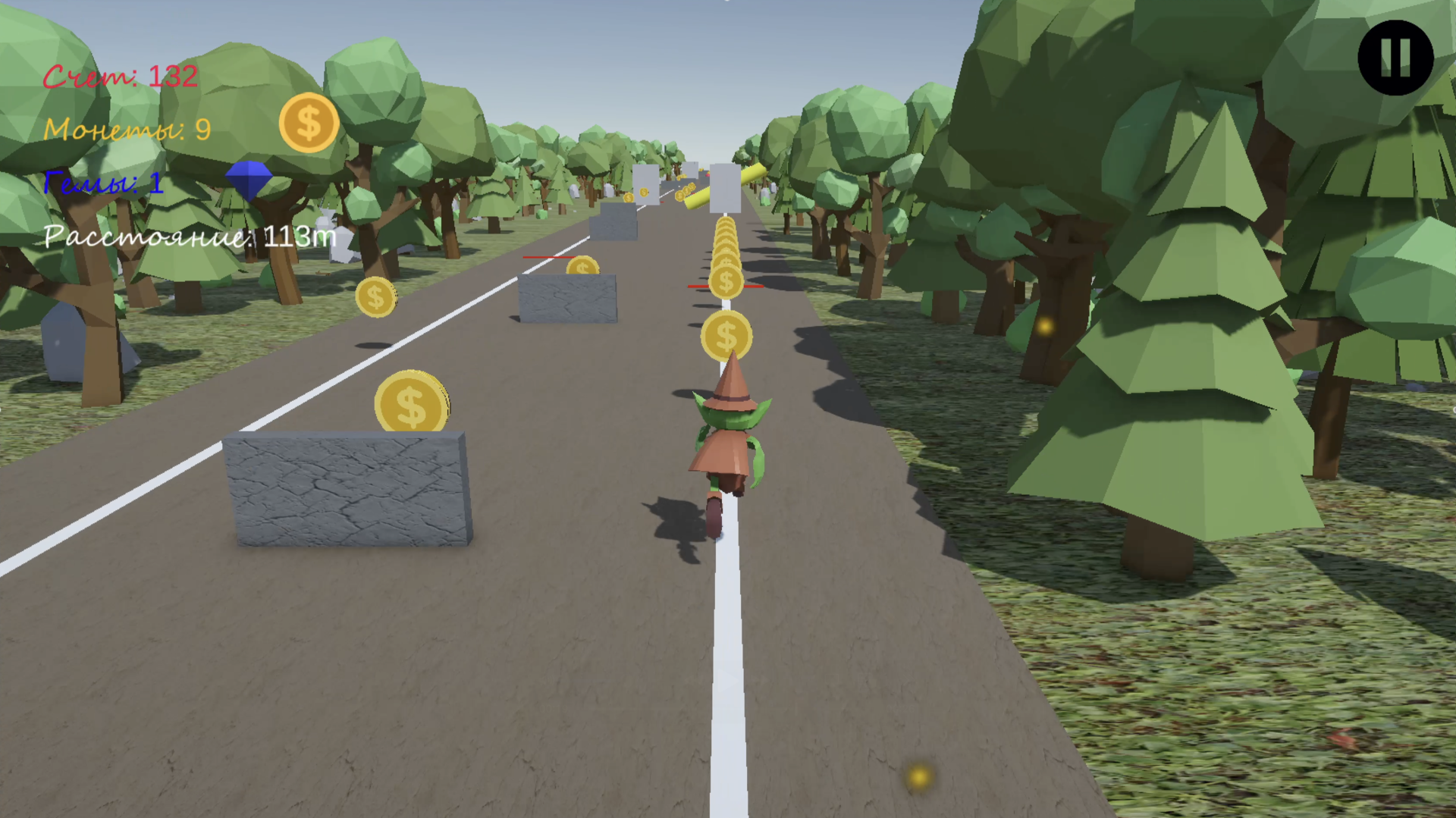
Task: Click the pause icon in the top-right corner
Action: pyautogui.click(x=1395, y=58)
